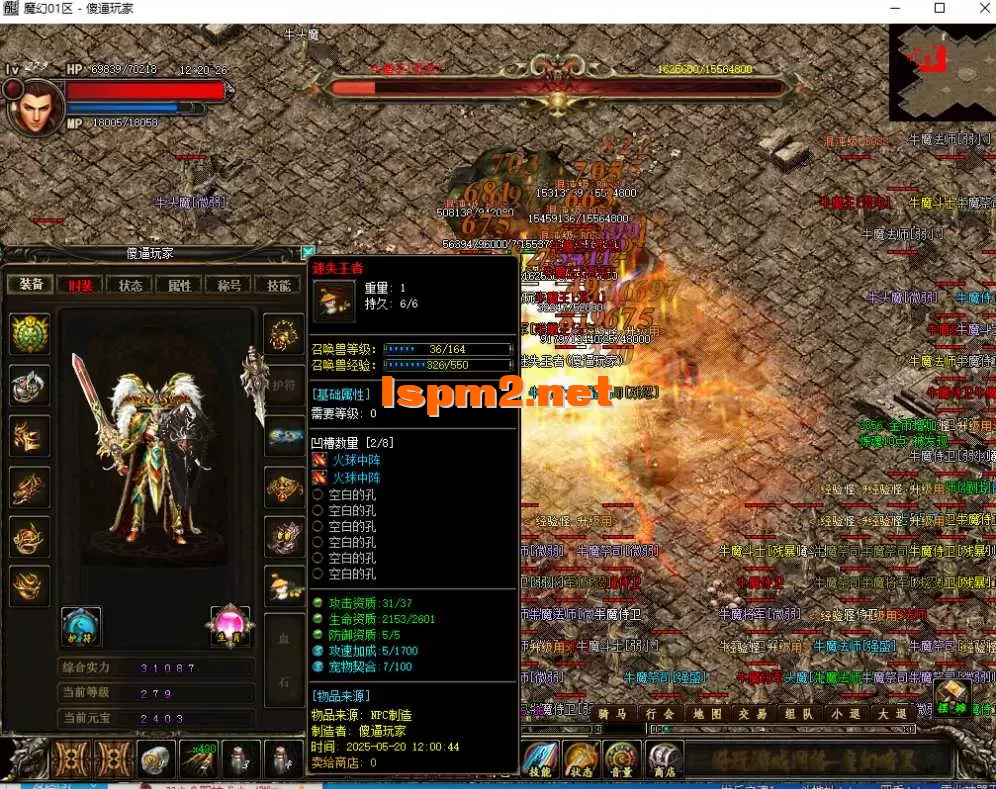Viewport: 996px width, 789px height.
Task: Switch to the 装备 equipment tab
Action: 31,285
